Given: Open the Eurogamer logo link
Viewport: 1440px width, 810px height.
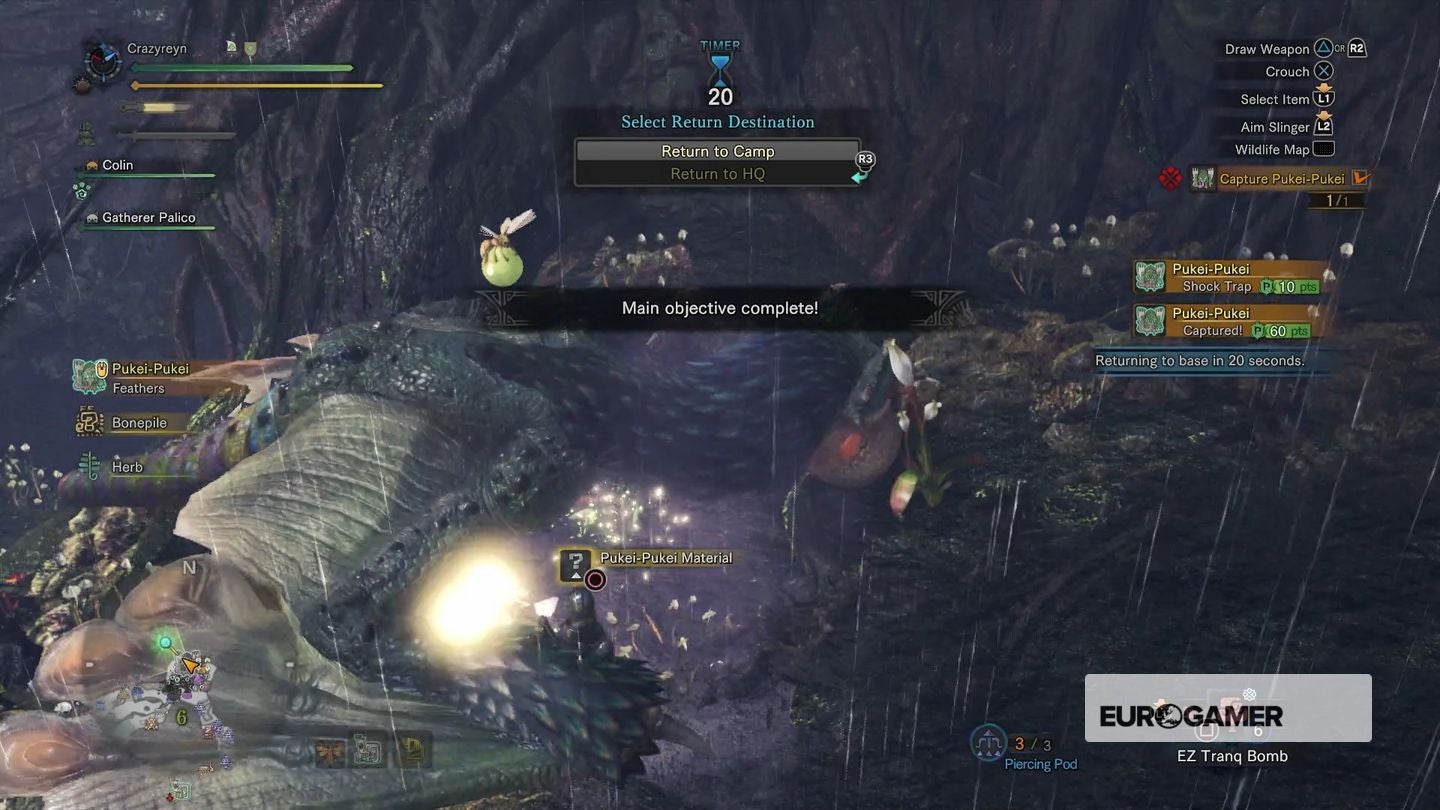Looking at the screenshot, I should click(1190, 715).
